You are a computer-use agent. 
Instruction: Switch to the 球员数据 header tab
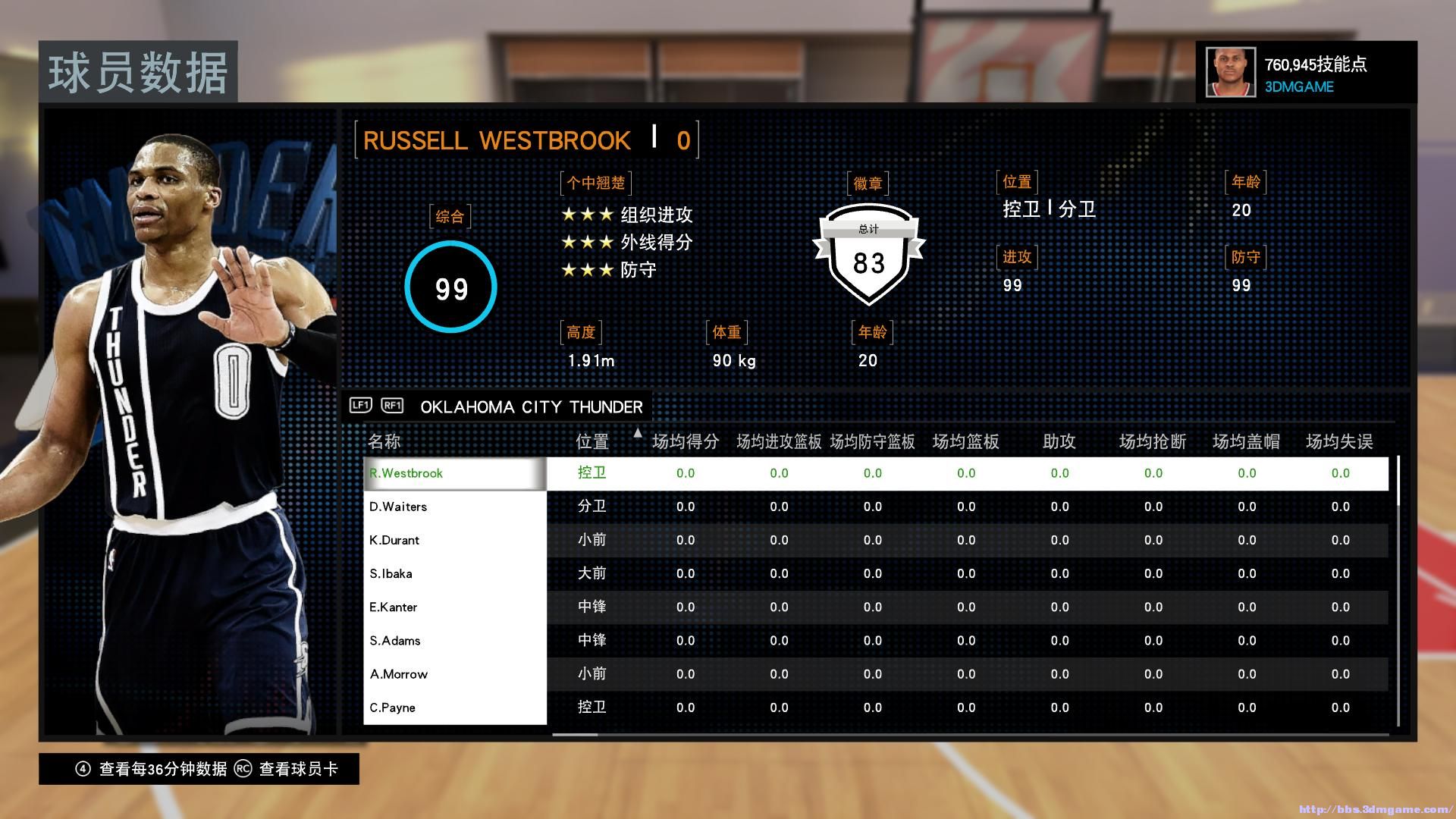point(139,72)
